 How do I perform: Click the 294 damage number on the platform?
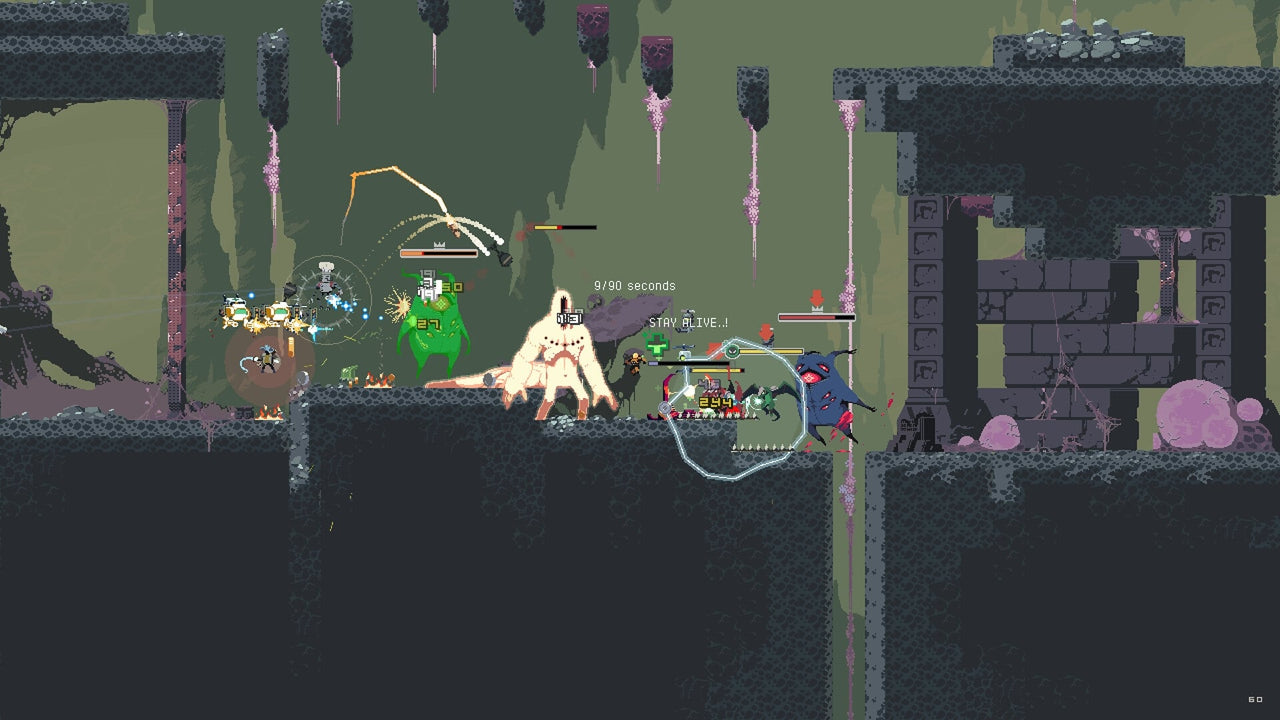pyautogui.click(x=714, y=401)
